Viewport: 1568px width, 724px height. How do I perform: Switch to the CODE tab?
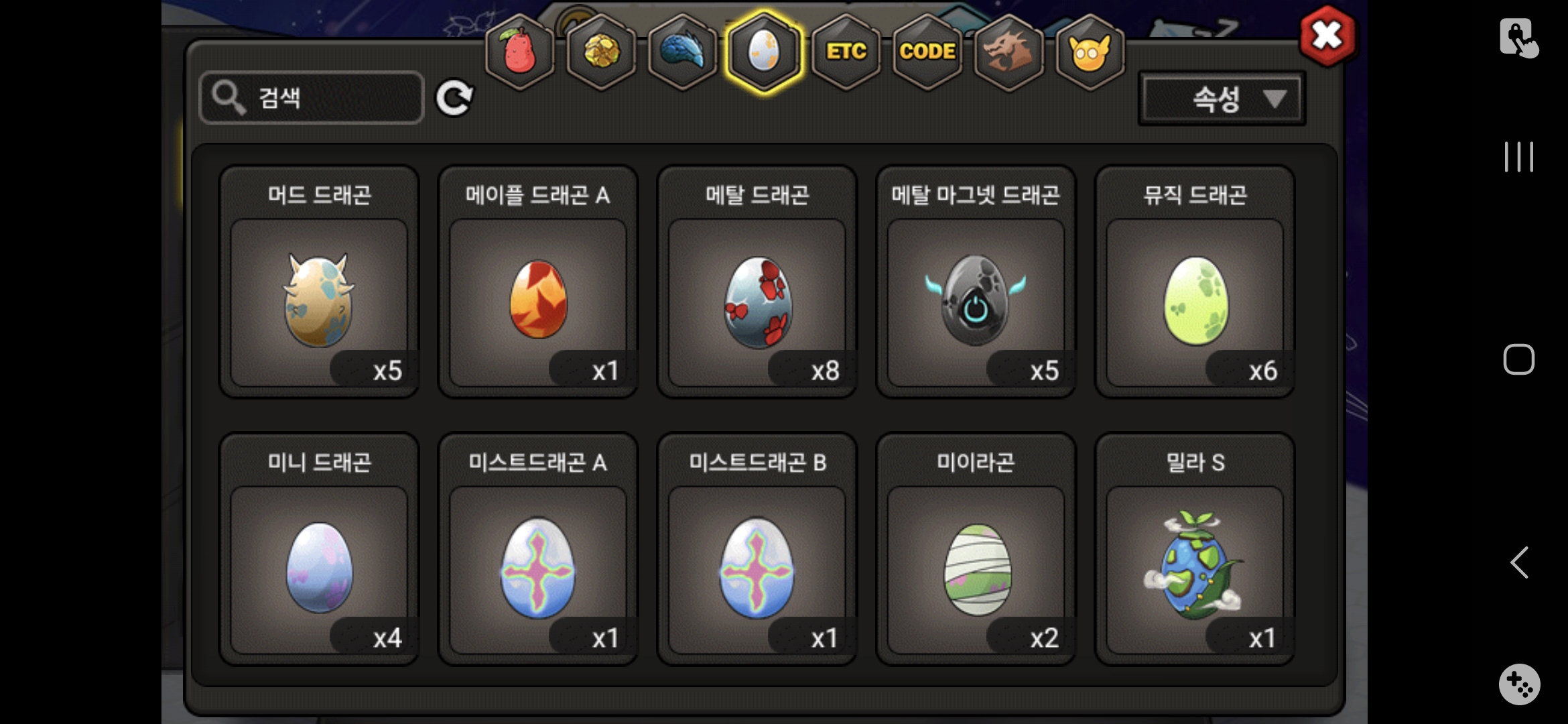927,52
